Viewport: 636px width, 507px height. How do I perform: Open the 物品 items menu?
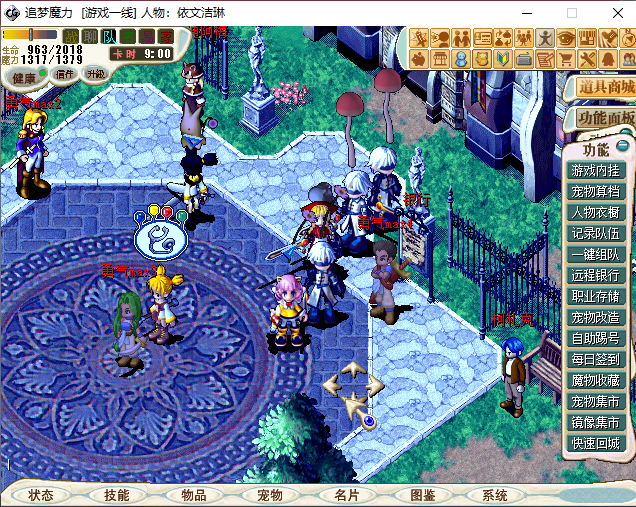[x=193, y=495]
